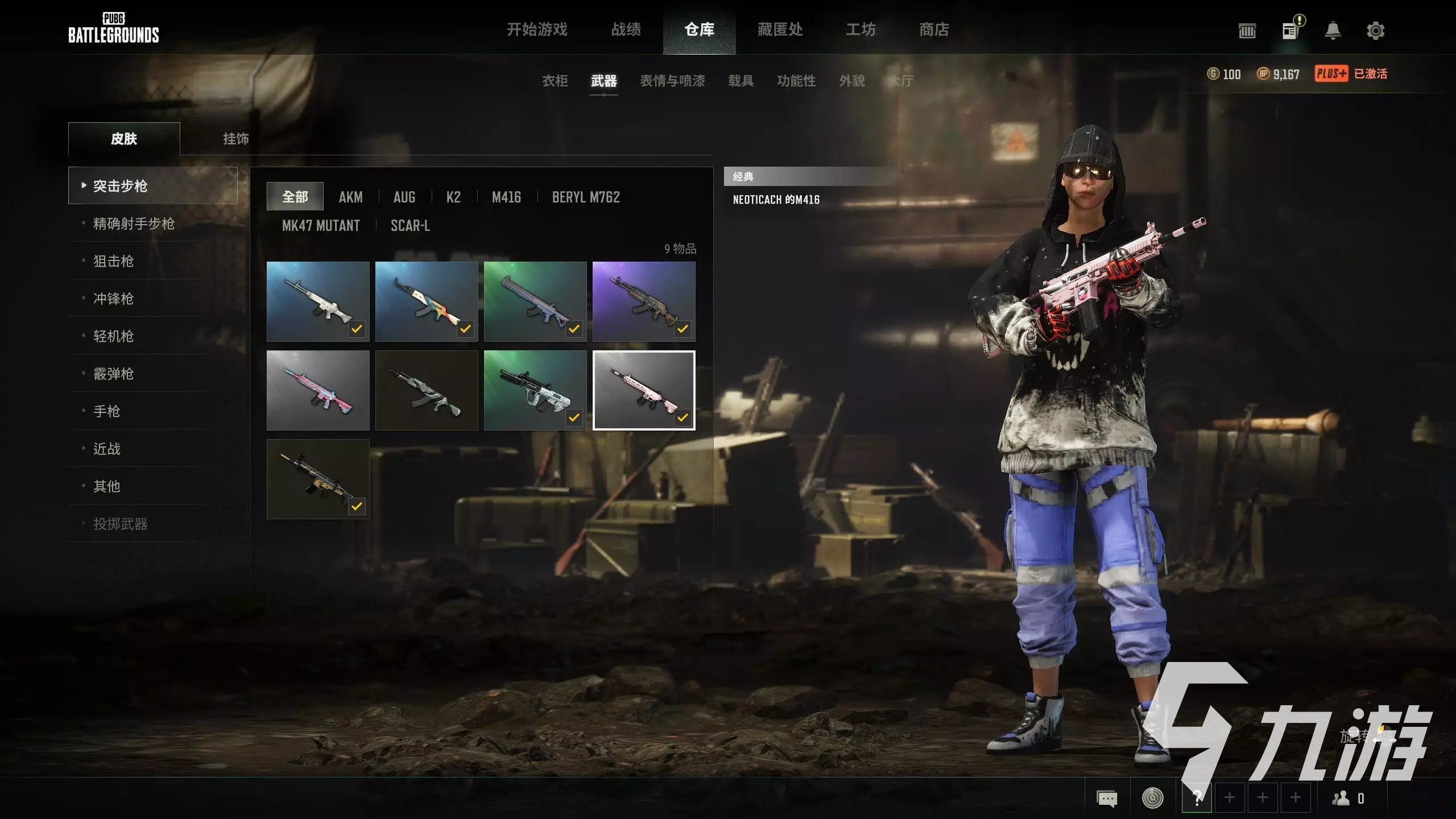
Task: Select the rainbow-striped AKM skin thumbnail
Action: point(426,301)
